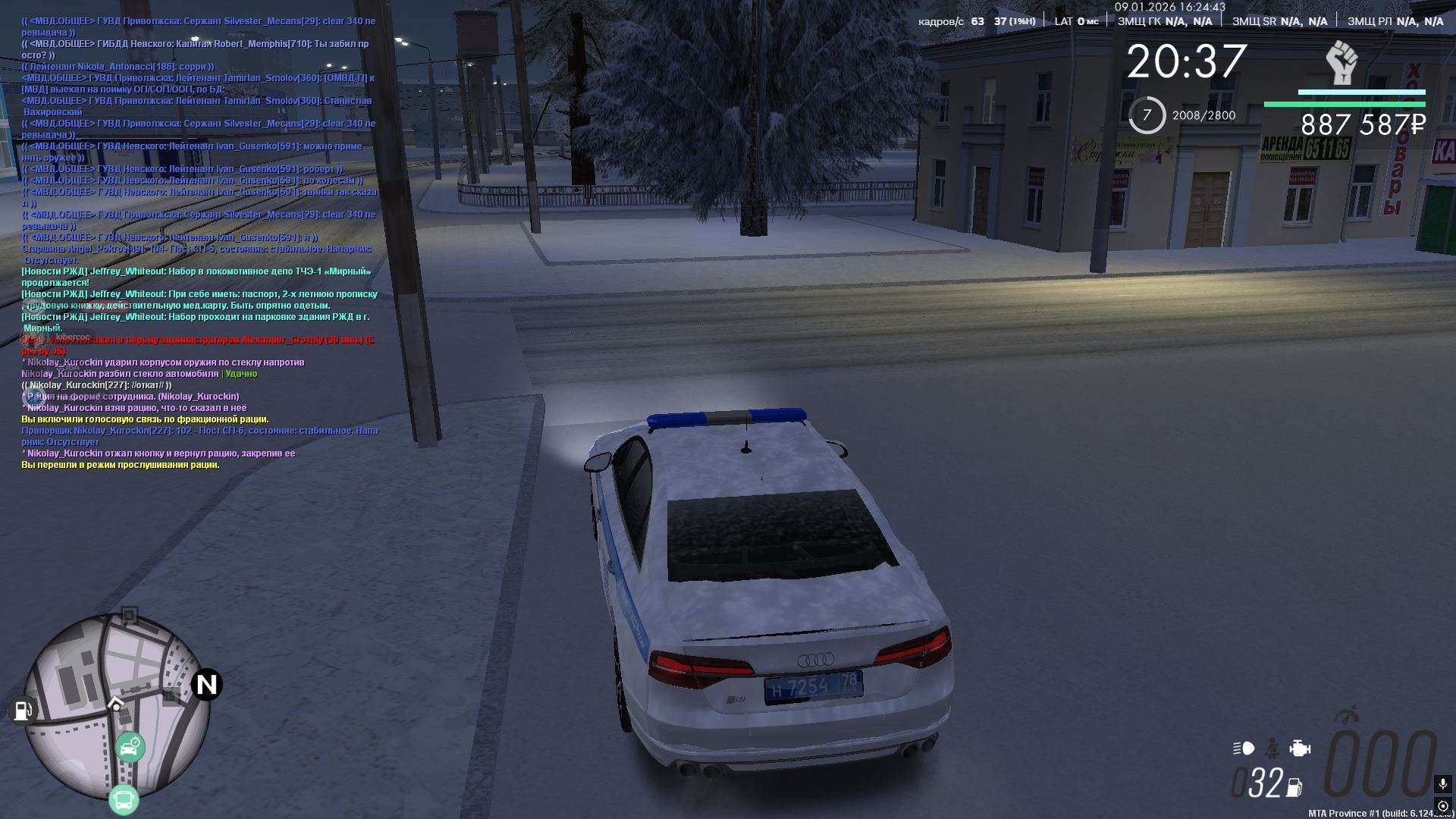The image size is (1456, 819).
Task: Select the gas station marker on minimap
Action: tap(23, 711)
